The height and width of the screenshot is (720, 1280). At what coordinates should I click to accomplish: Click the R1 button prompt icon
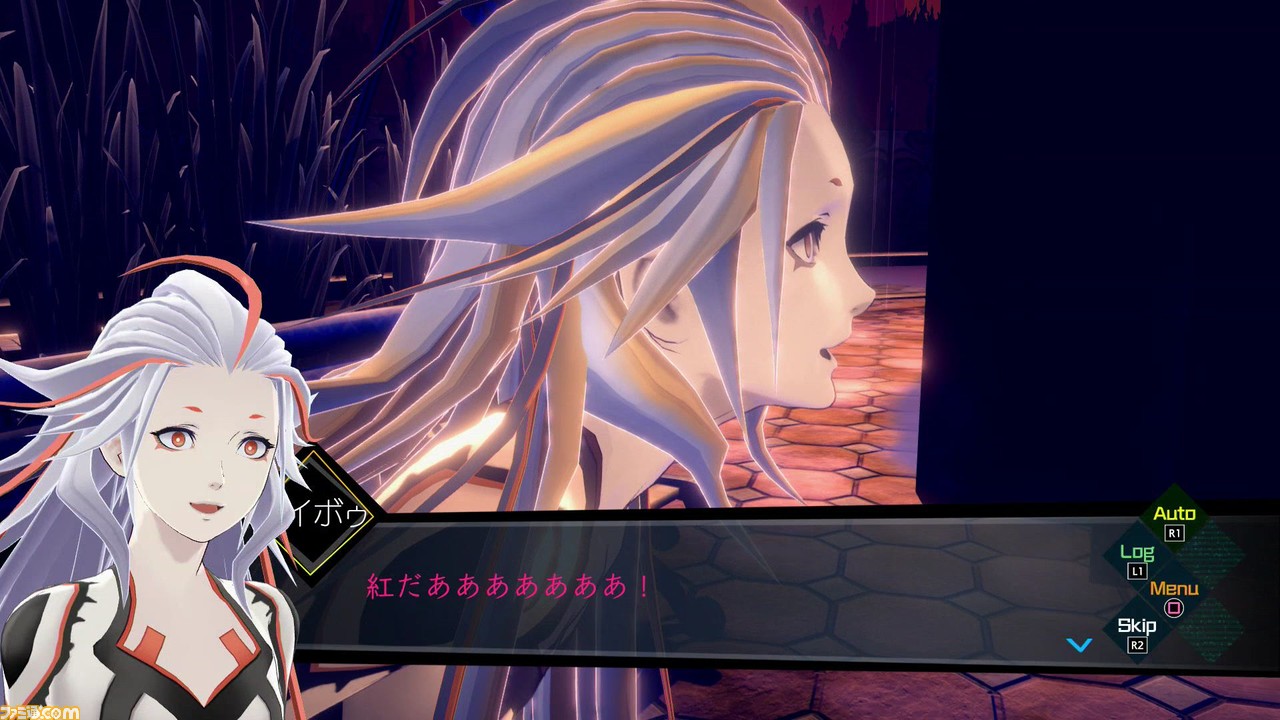(x=1174, y=532)
